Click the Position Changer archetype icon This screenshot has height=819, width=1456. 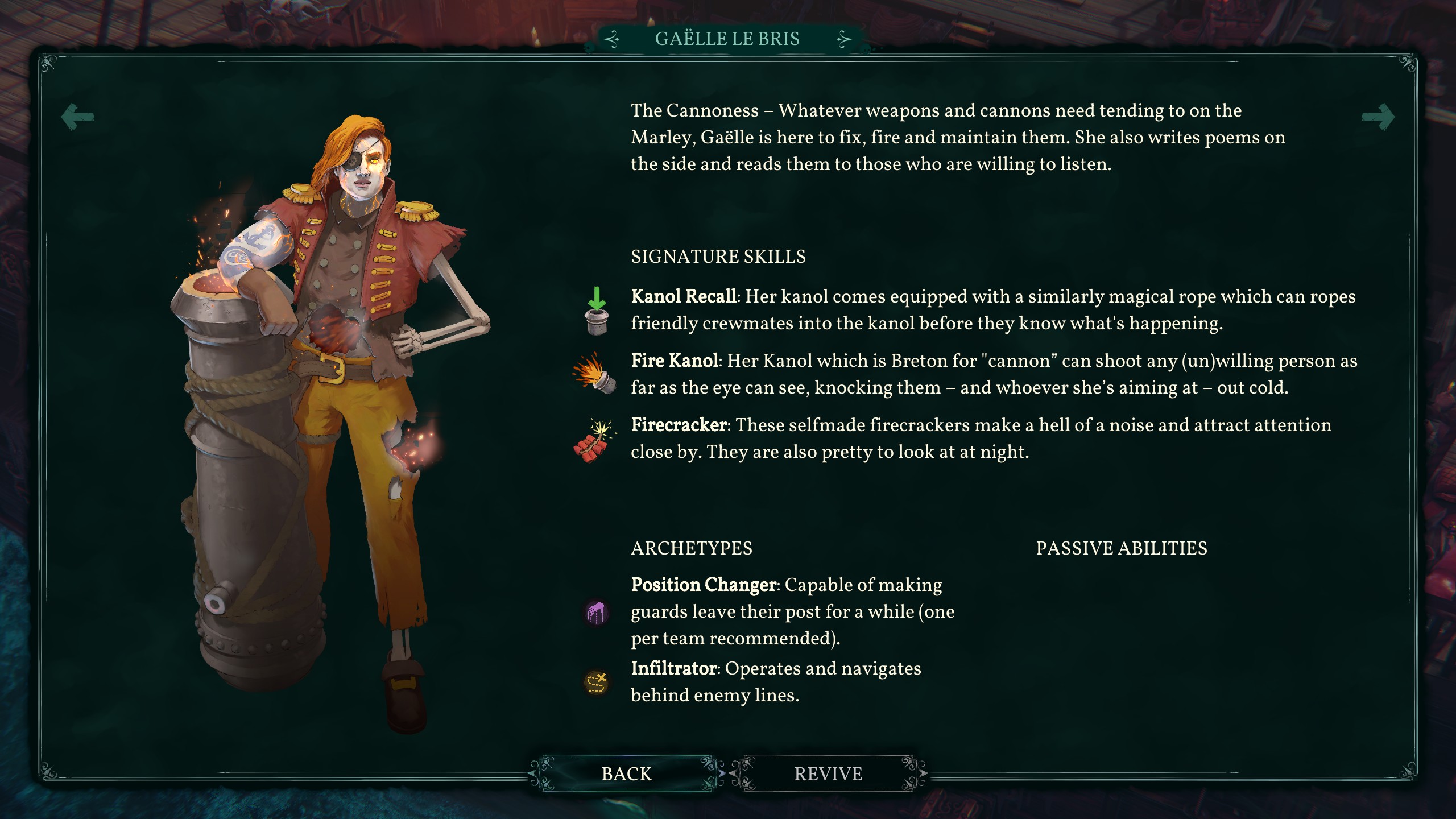[597, 613]
